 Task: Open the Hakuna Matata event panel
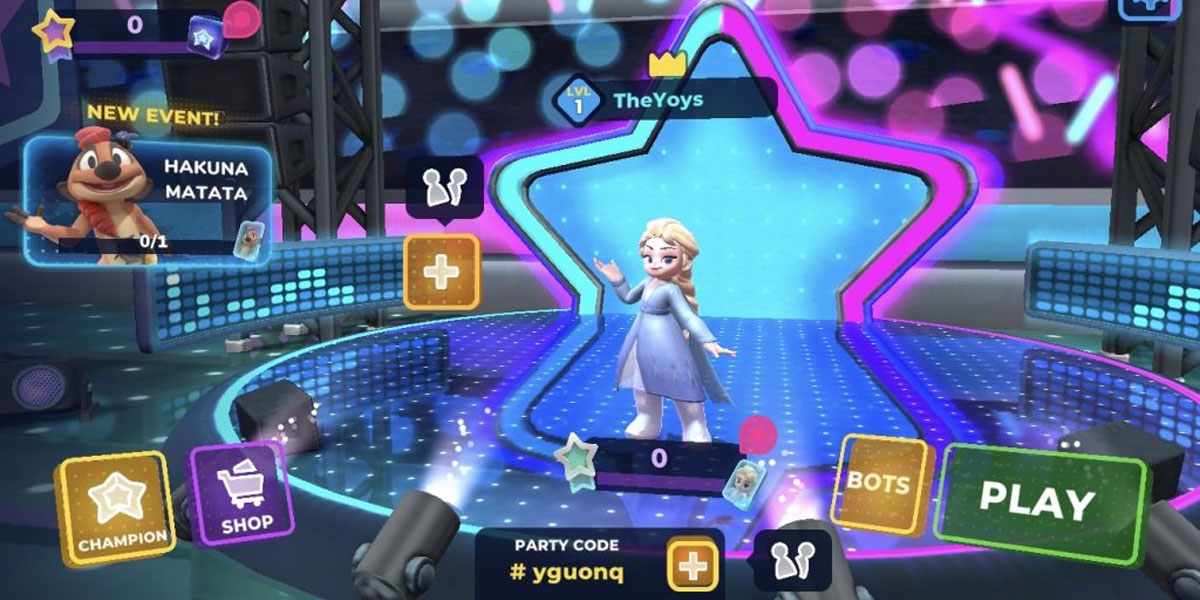148,198
